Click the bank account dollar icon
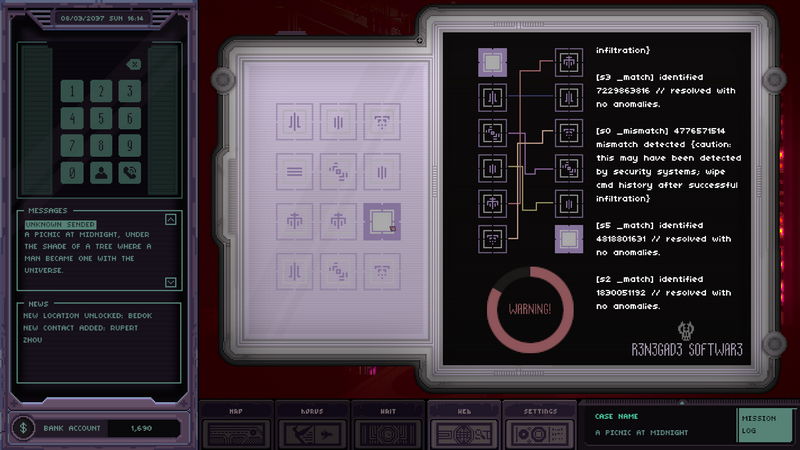 (25, 428)
